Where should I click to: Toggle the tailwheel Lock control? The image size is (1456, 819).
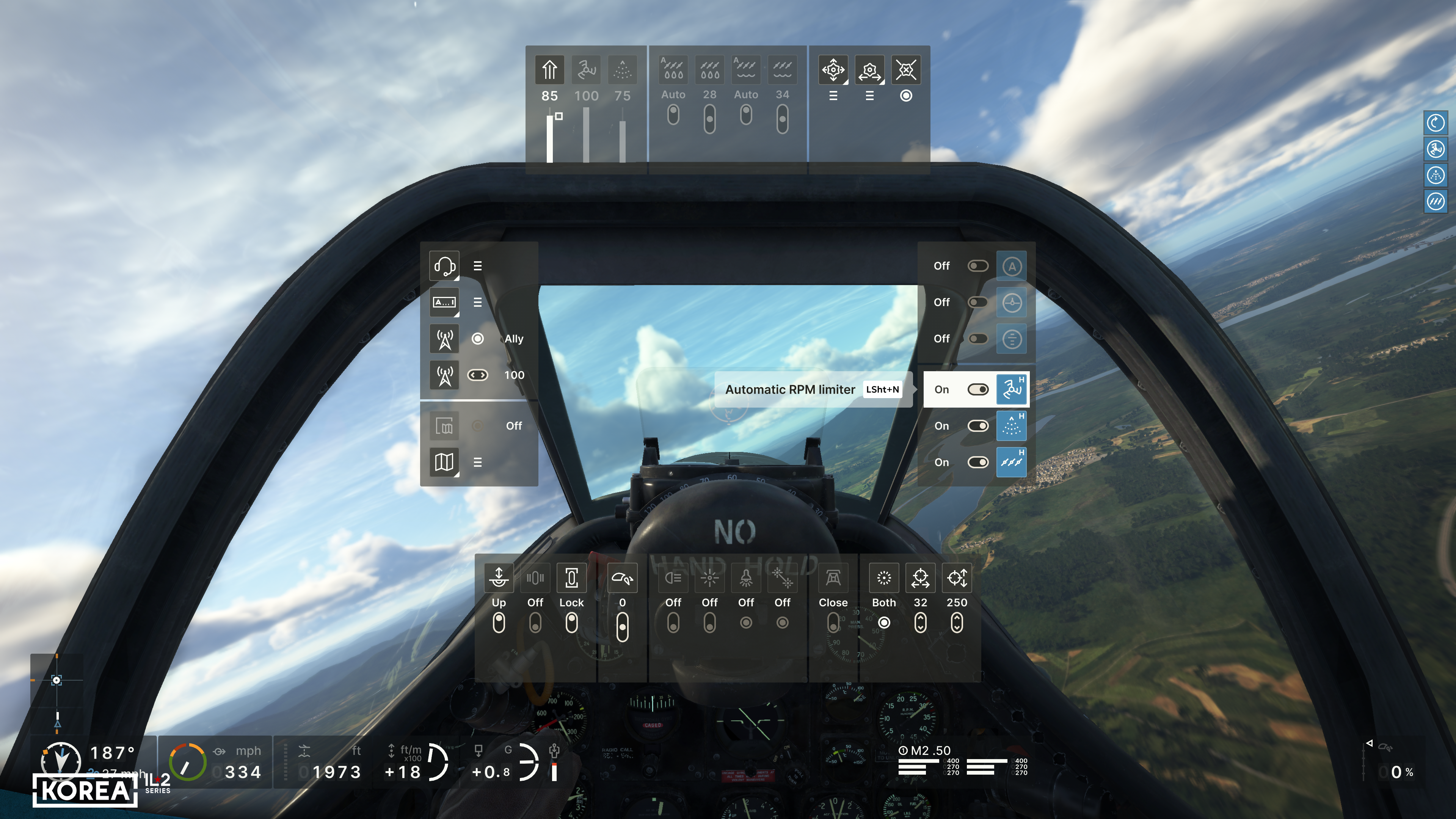(x=571, y=622)
